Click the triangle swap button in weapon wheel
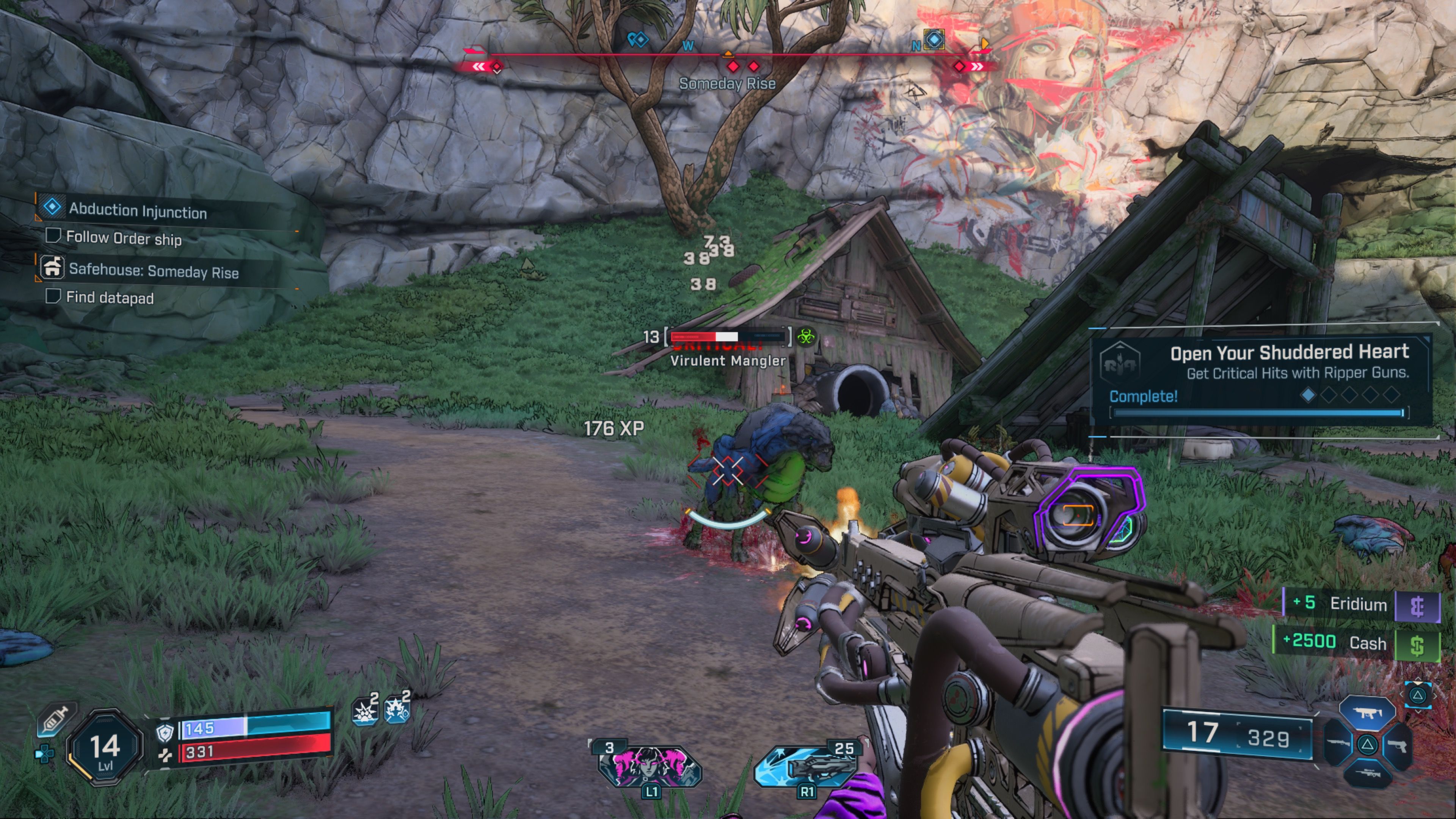 1368,745
